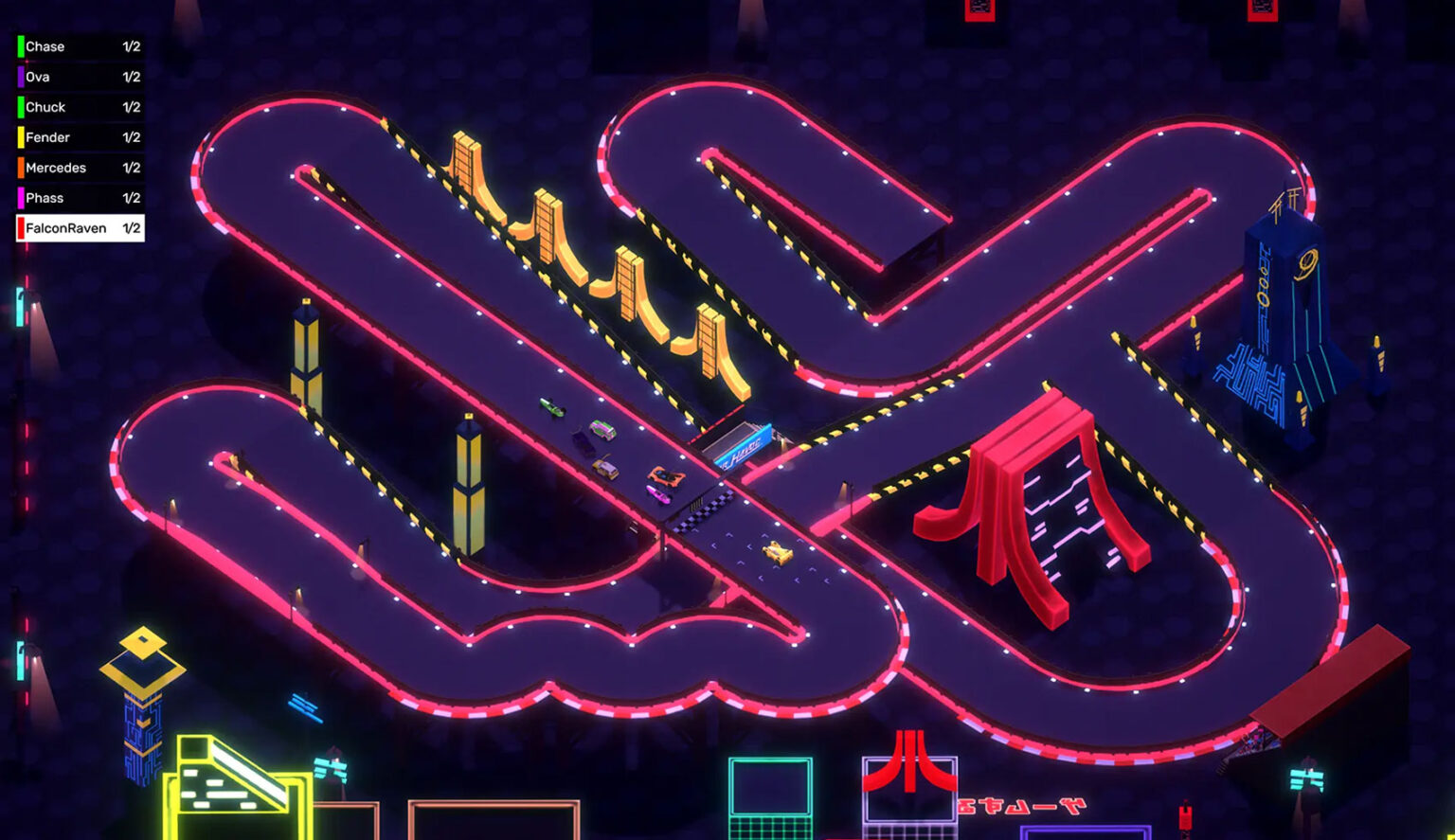Image resolution: width=1455 pixels, height=840 pixels.
Task: Click Ova's 1/2 lap count label
Action: point(133,76)
